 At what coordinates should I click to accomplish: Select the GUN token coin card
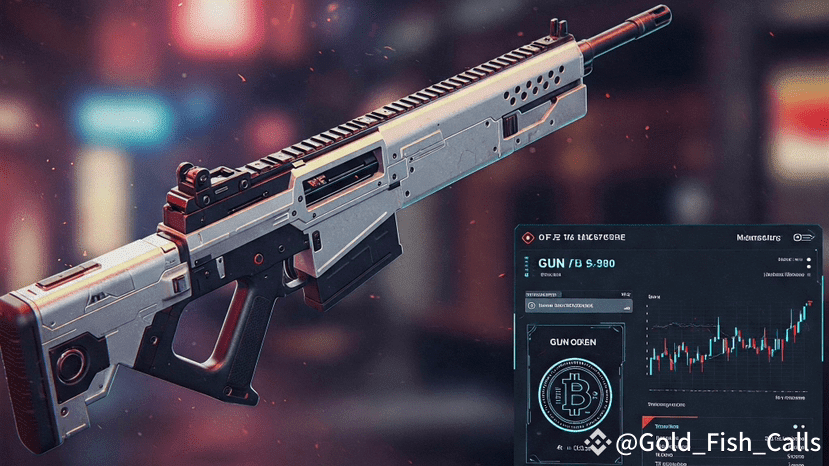(574, 392)
